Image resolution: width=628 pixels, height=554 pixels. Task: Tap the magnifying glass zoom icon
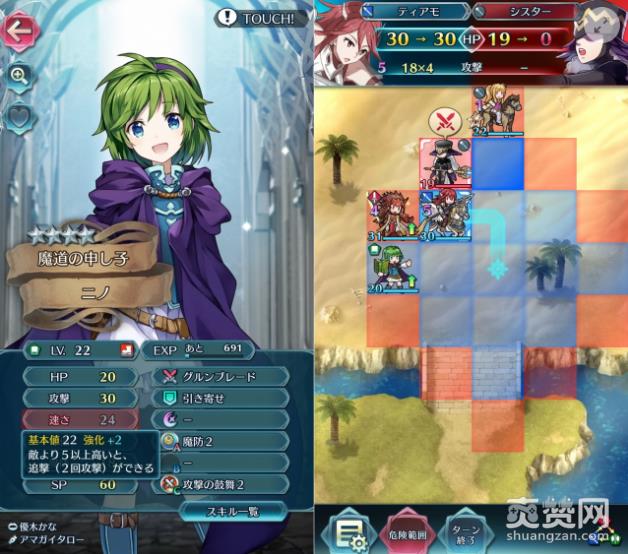[20, 75]
